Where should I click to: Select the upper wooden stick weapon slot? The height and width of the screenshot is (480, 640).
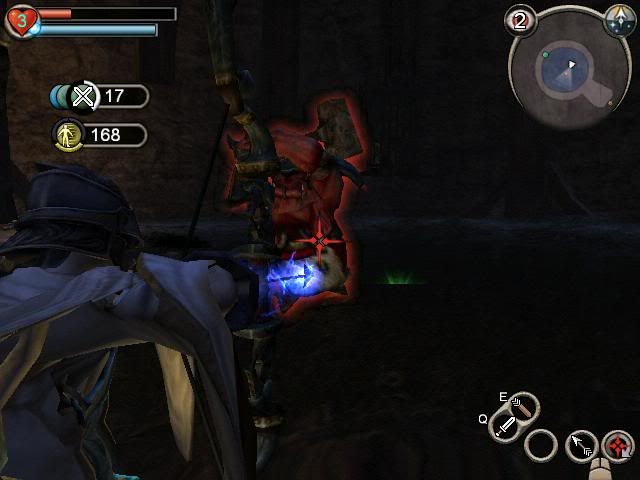[523, 407]
